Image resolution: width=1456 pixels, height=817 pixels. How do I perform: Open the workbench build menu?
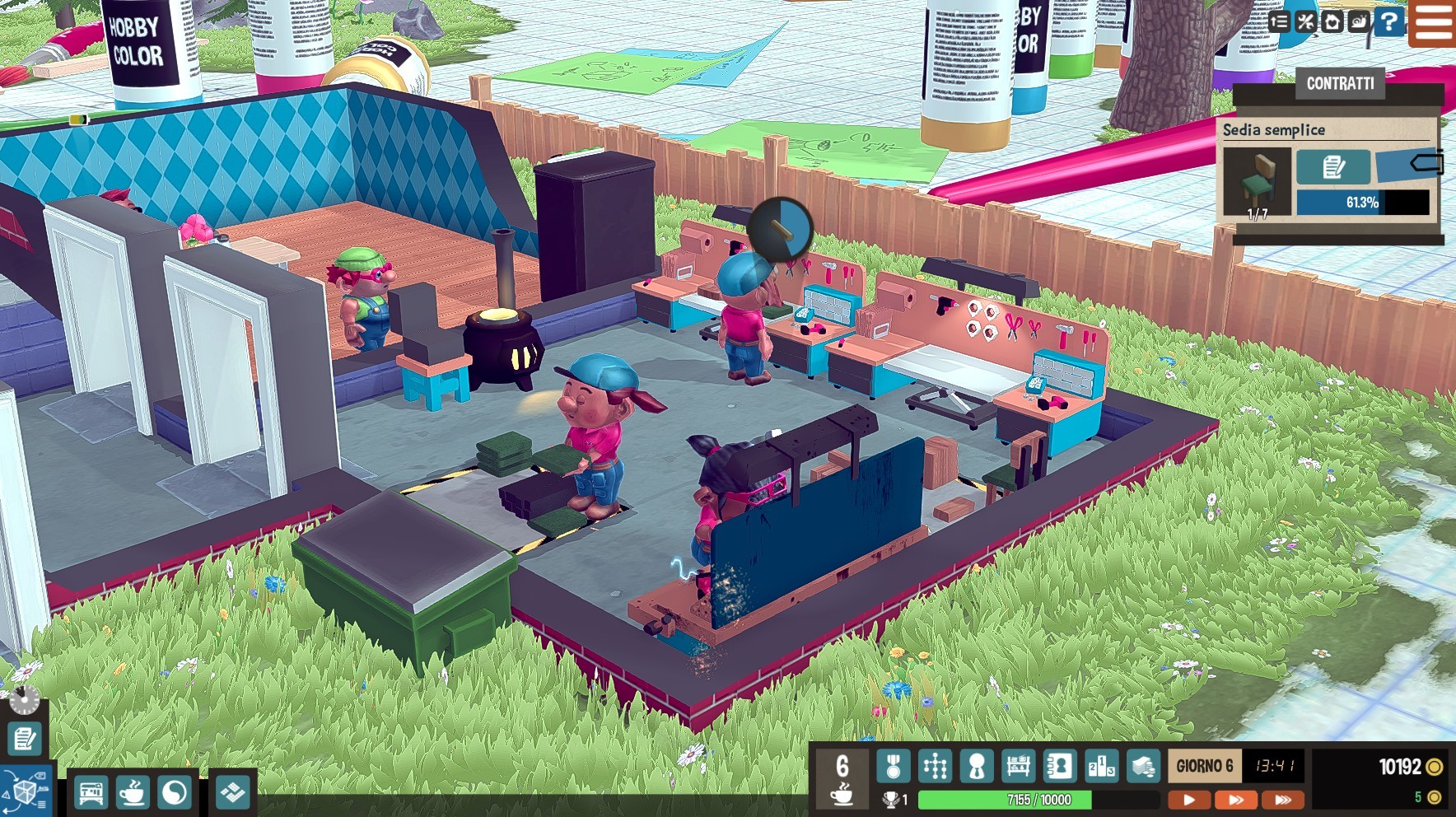click(91, 793)
